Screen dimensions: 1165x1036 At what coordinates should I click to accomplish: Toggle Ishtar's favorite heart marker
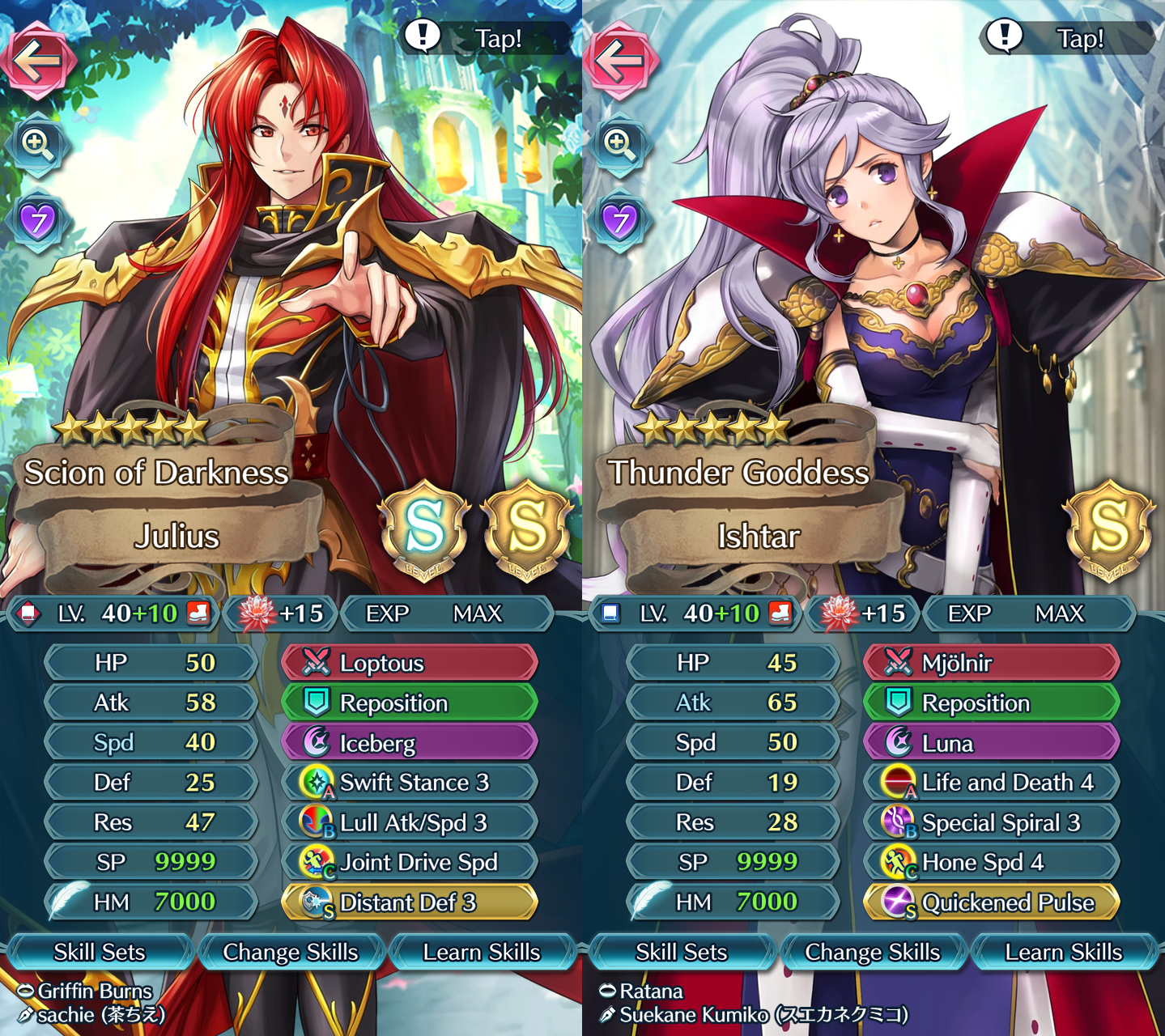coord(622,220)
